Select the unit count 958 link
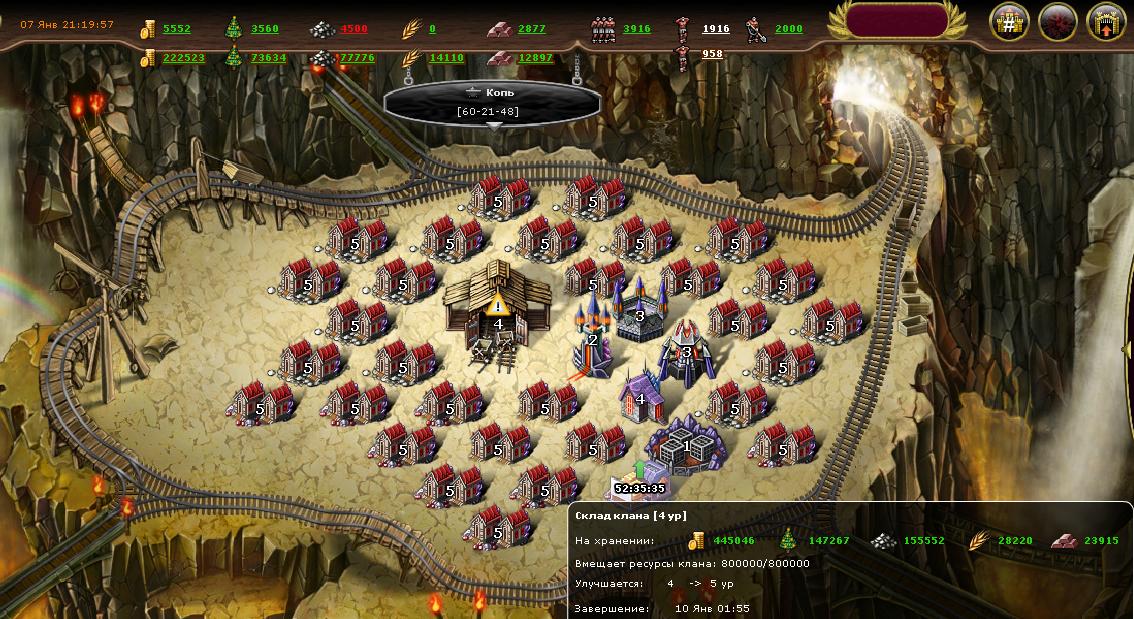1134x619 pixels. pyautogui.click(x=713, y=54)
